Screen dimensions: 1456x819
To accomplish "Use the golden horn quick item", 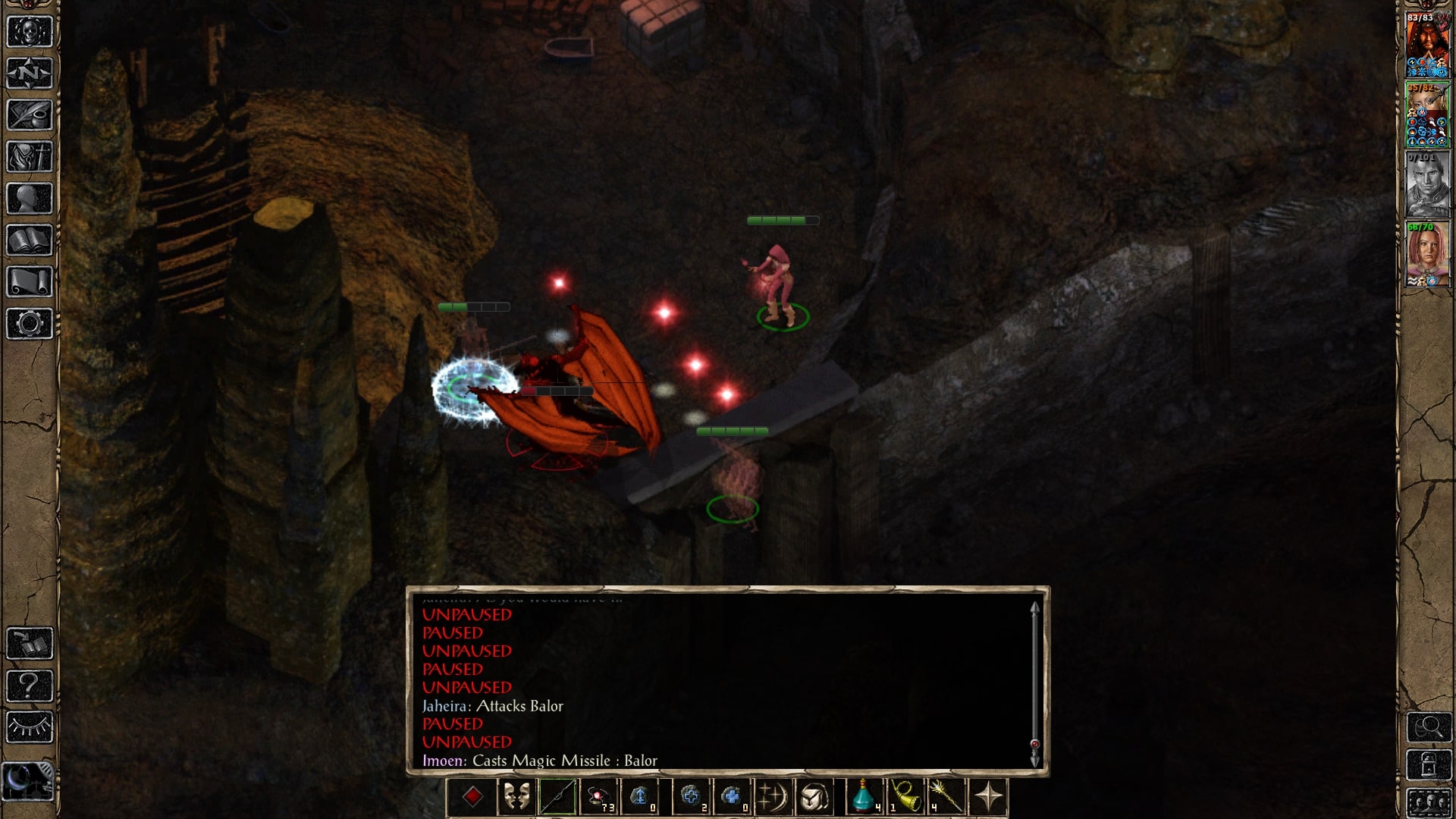I will coord(905,797).
